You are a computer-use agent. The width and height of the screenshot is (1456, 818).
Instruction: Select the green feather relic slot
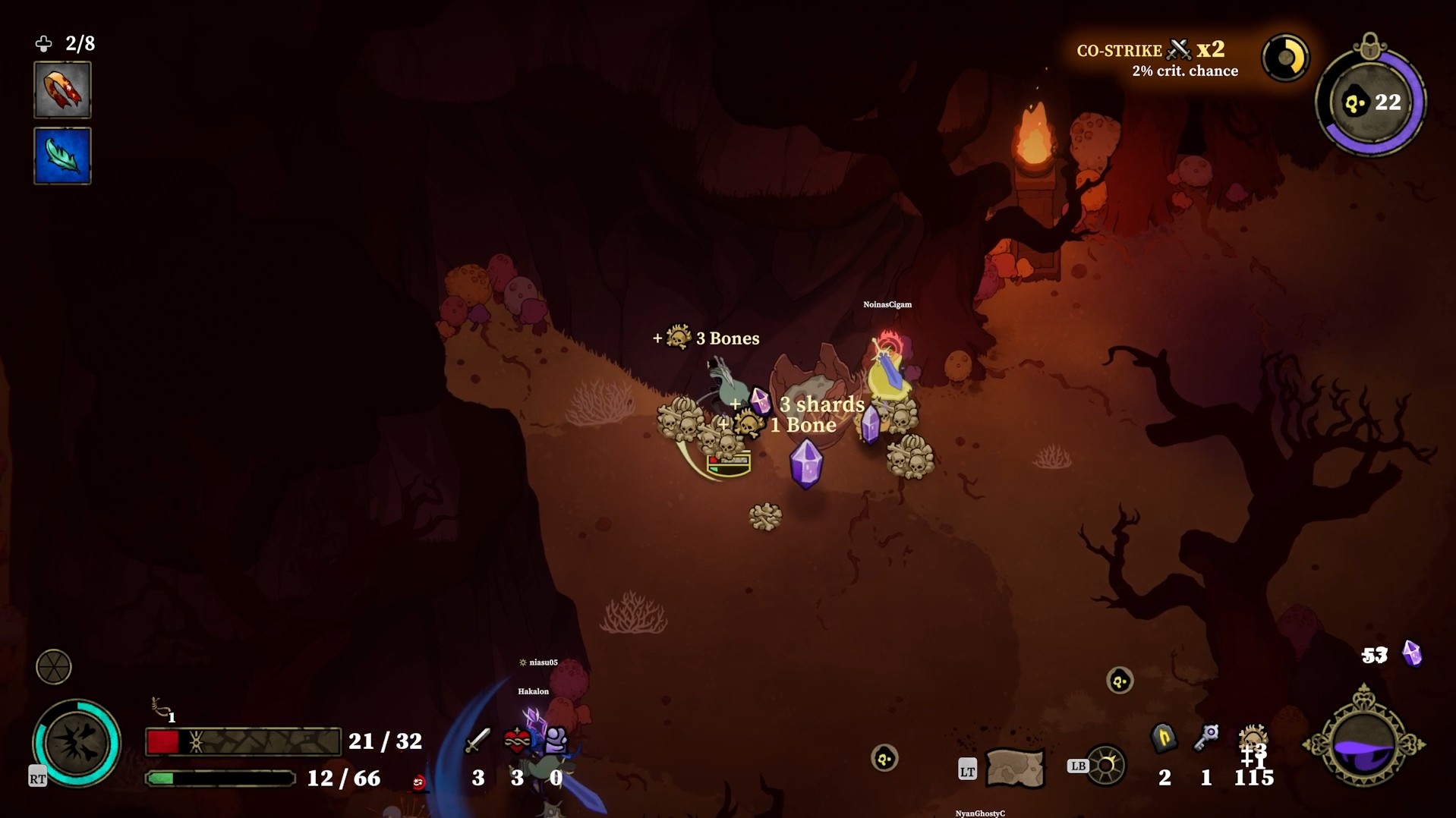(x=62, y=156)
